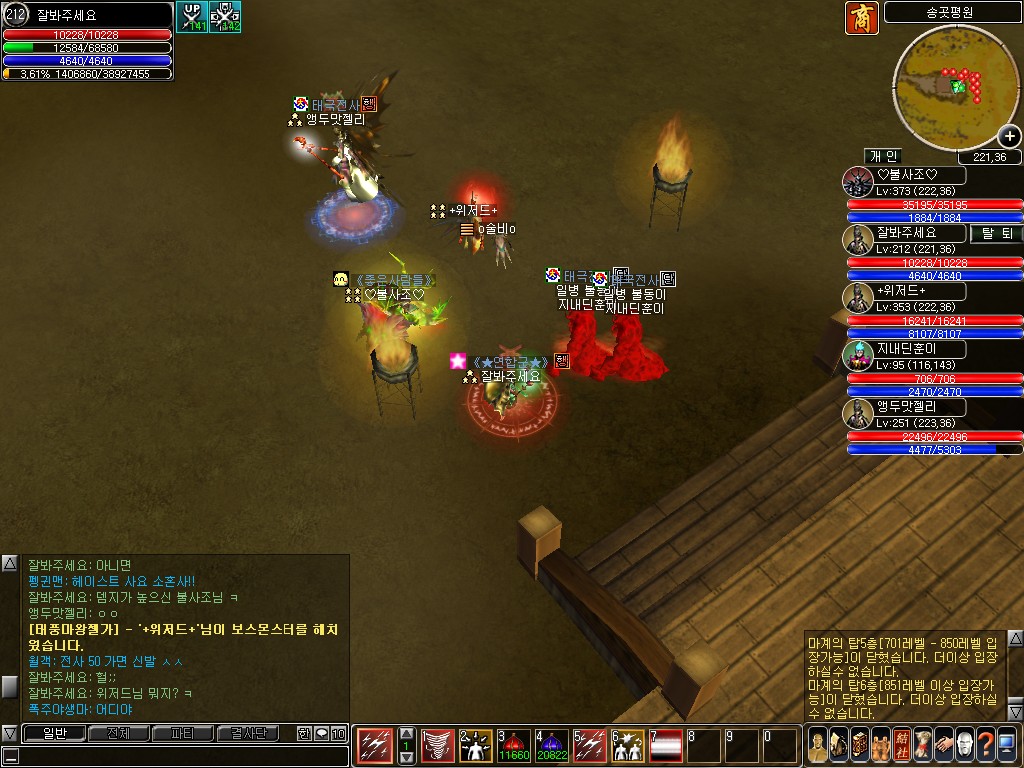Zoom the minimap with the plus button
The height and width of the screenshot is (768, 1024).
coord(1009,138)
